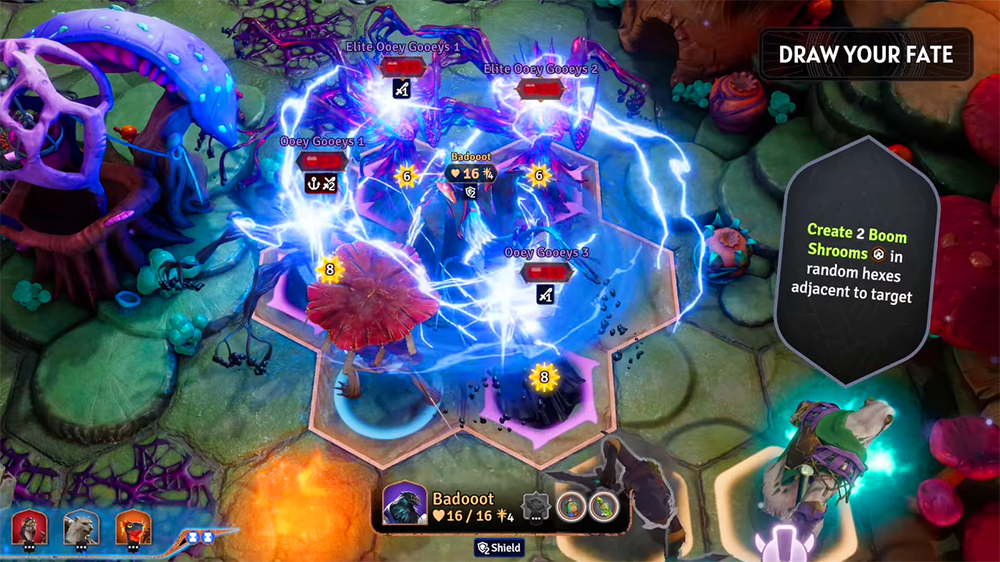The image size is (1000, 562).
Task: Select Badooot's raven portrait
Action: 405,505
